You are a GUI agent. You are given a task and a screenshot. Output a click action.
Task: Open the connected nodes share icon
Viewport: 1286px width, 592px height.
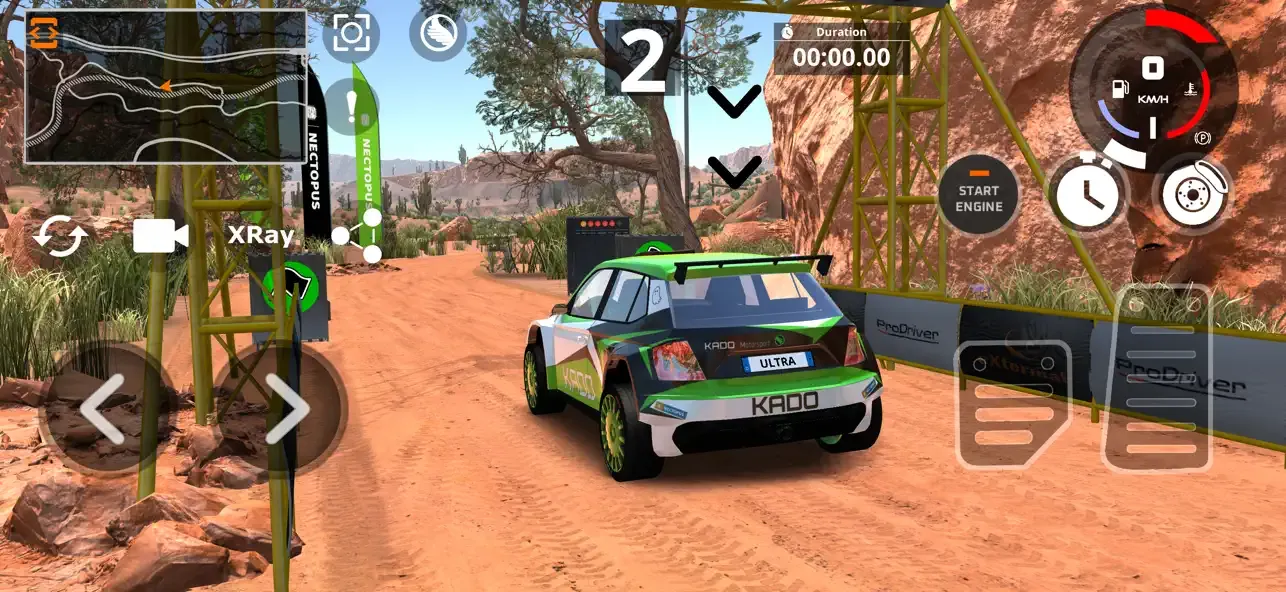(x=360, y=236)
